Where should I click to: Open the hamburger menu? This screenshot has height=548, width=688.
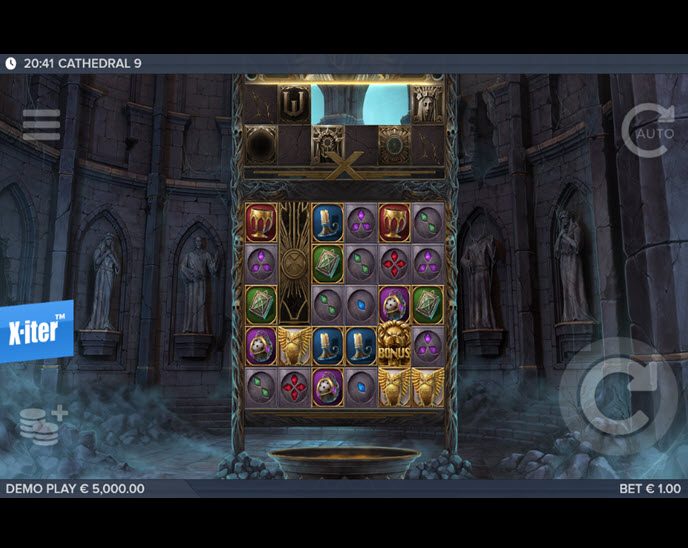point(41,124)
